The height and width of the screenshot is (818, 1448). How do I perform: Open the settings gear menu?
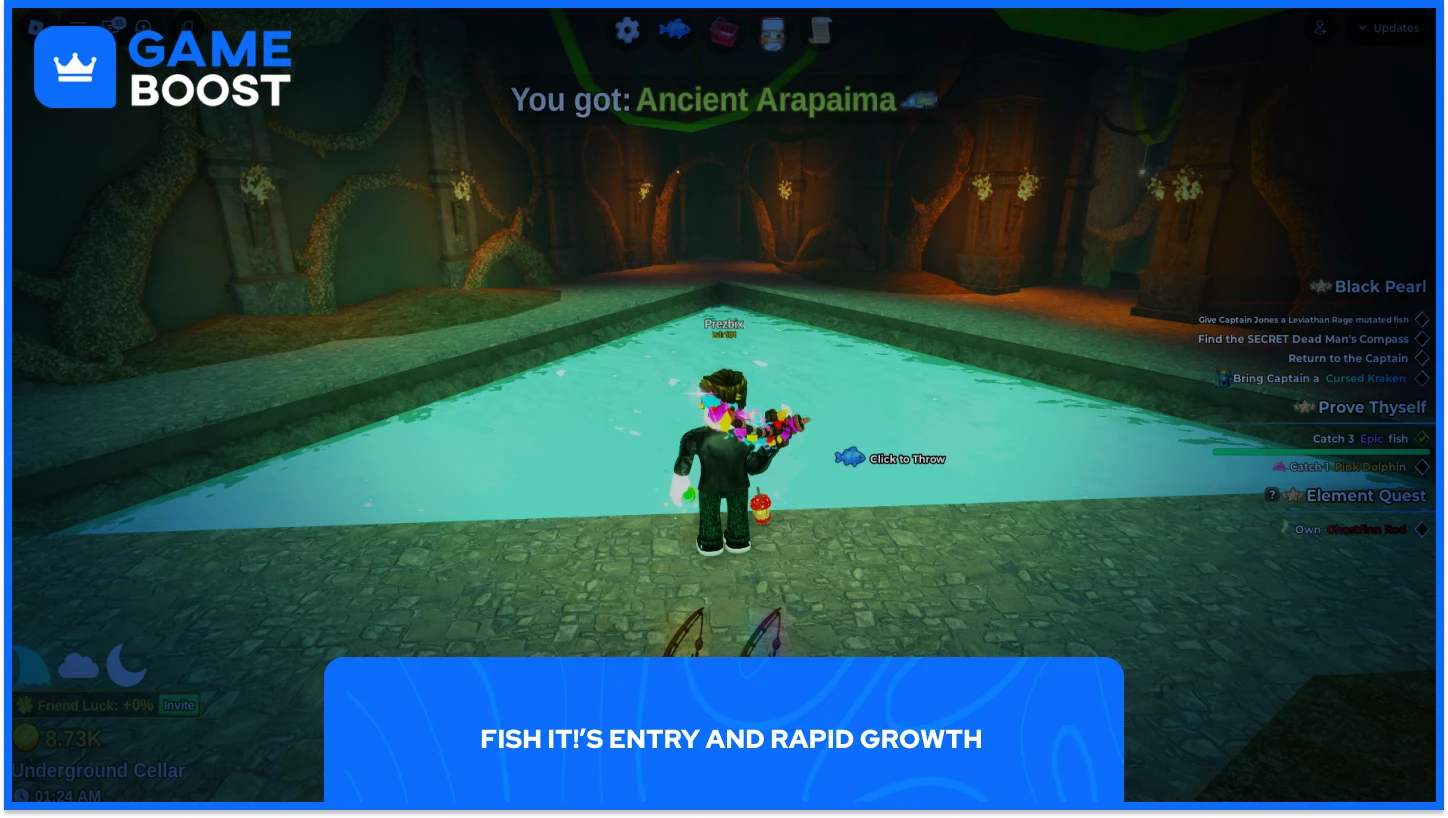click(627, 30)
